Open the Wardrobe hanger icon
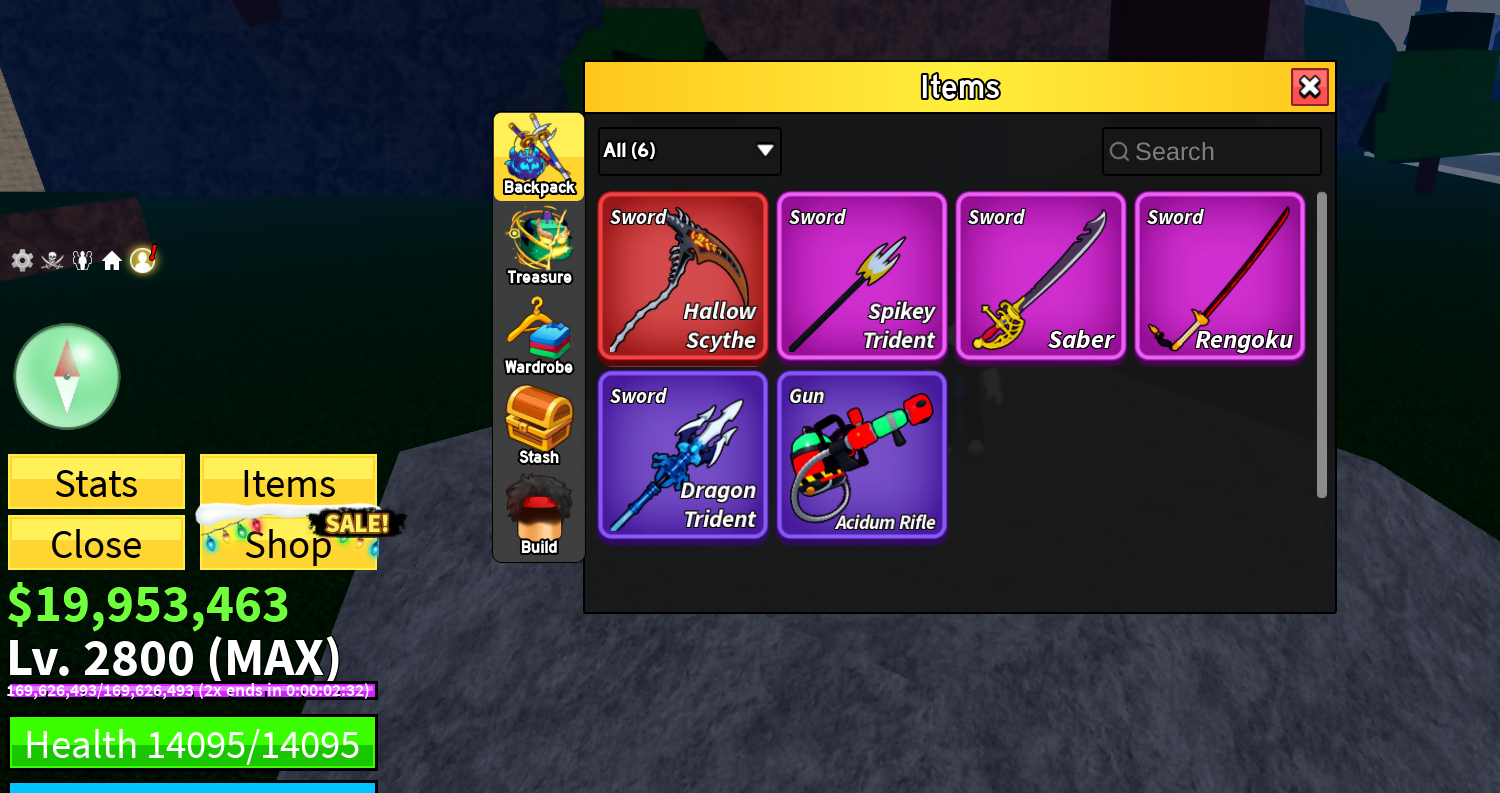The height and width of the screenshot is (793, 1500). (538, 332)
